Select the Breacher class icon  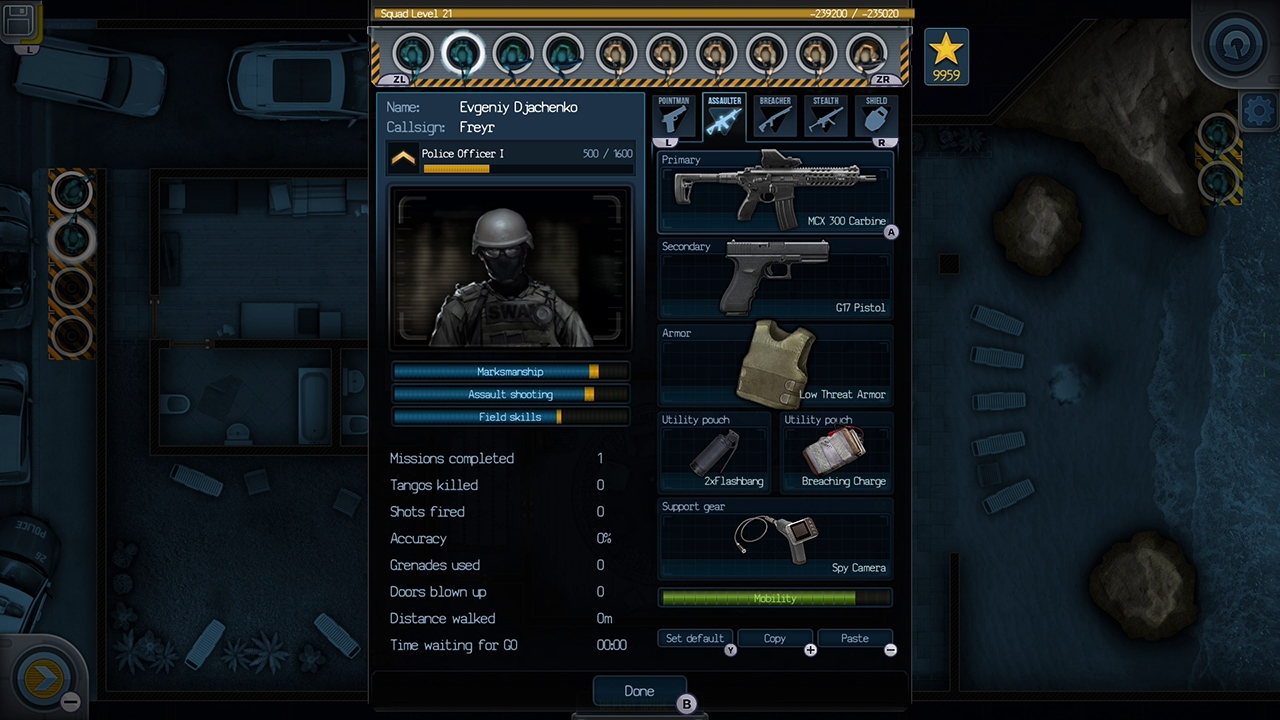coord(773,117)
